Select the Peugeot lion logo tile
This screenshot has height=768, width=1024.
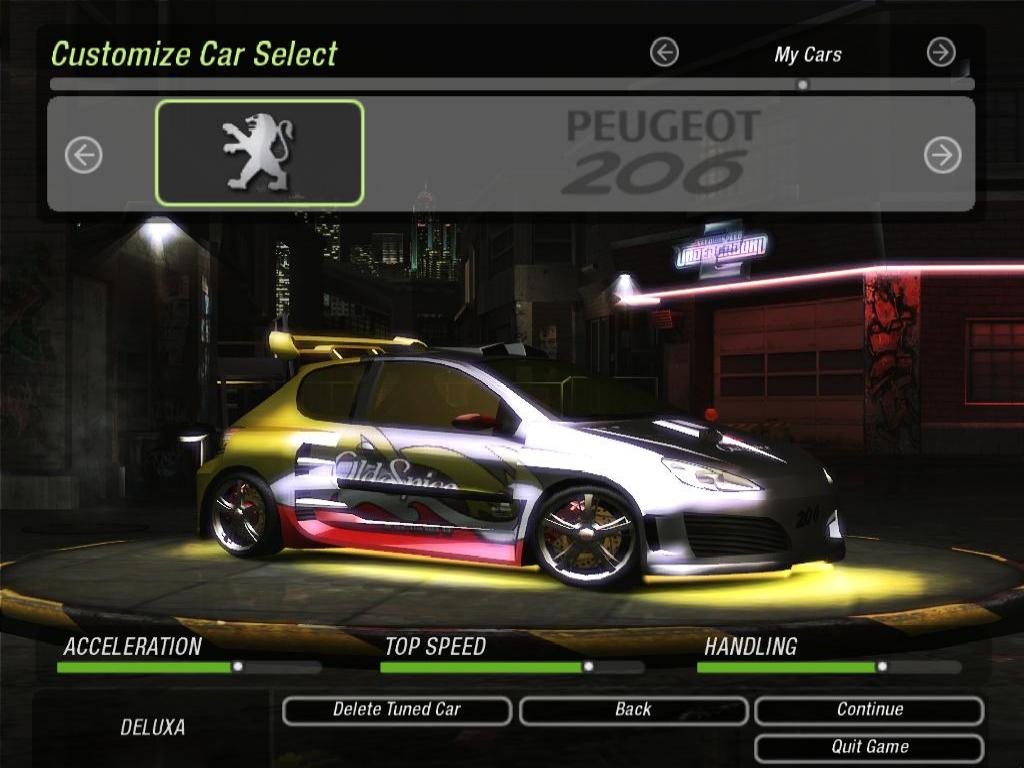click(x=259, y=153)
